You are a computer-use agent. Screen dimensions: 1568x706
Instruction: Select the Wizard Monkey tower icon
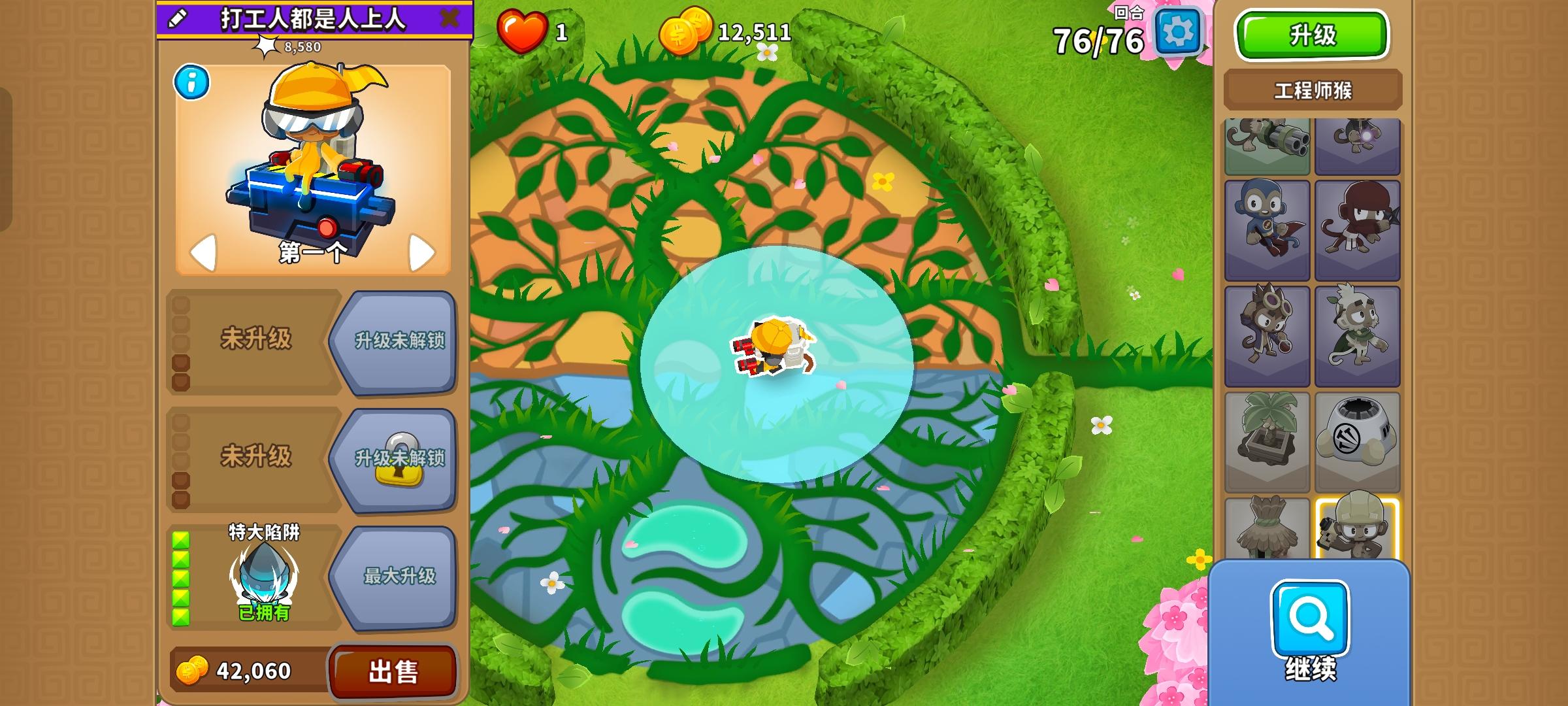(x=1358, y=141)
